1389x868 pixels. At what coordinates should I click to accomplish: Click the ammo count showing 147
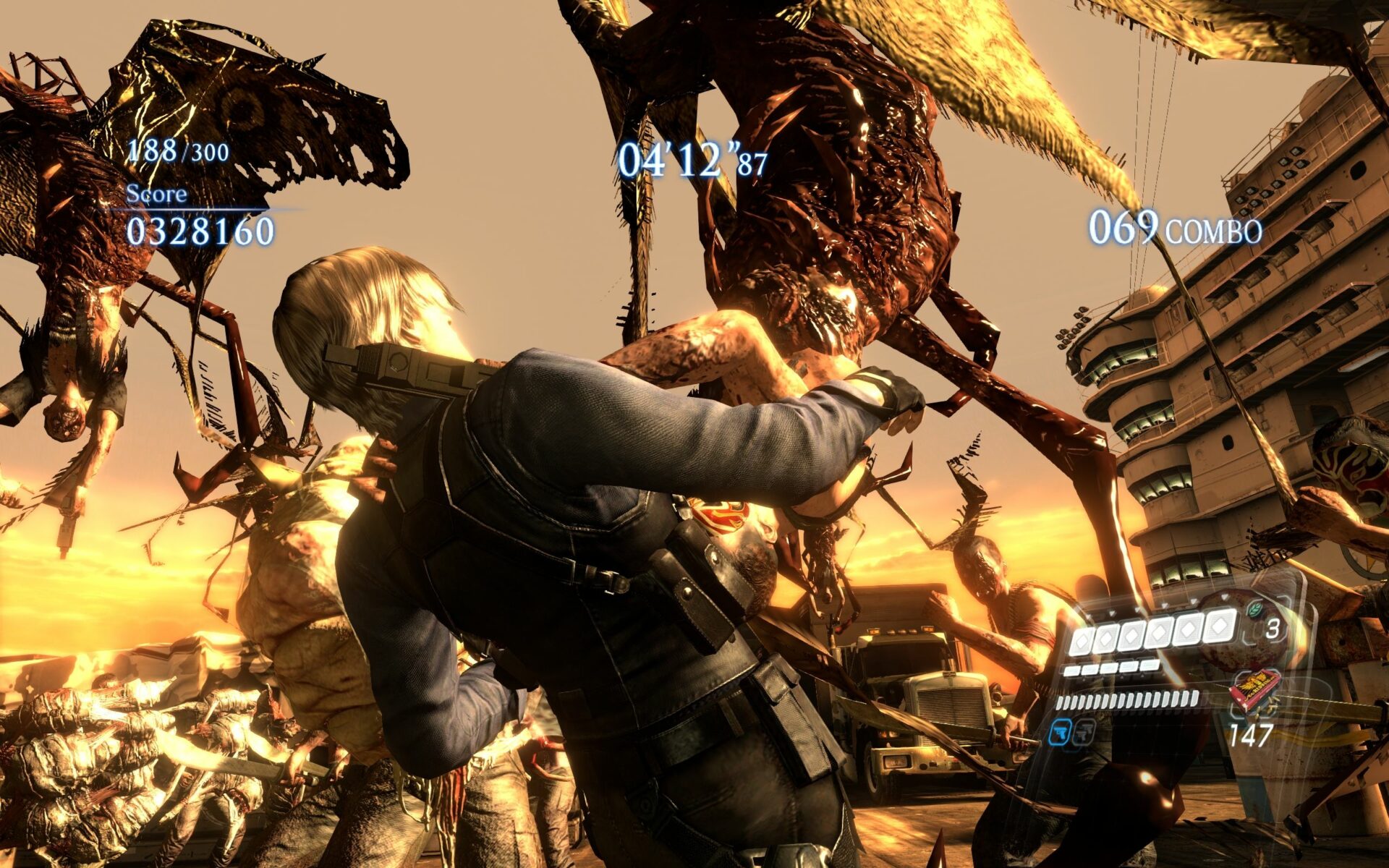[x=1252, y=735]
